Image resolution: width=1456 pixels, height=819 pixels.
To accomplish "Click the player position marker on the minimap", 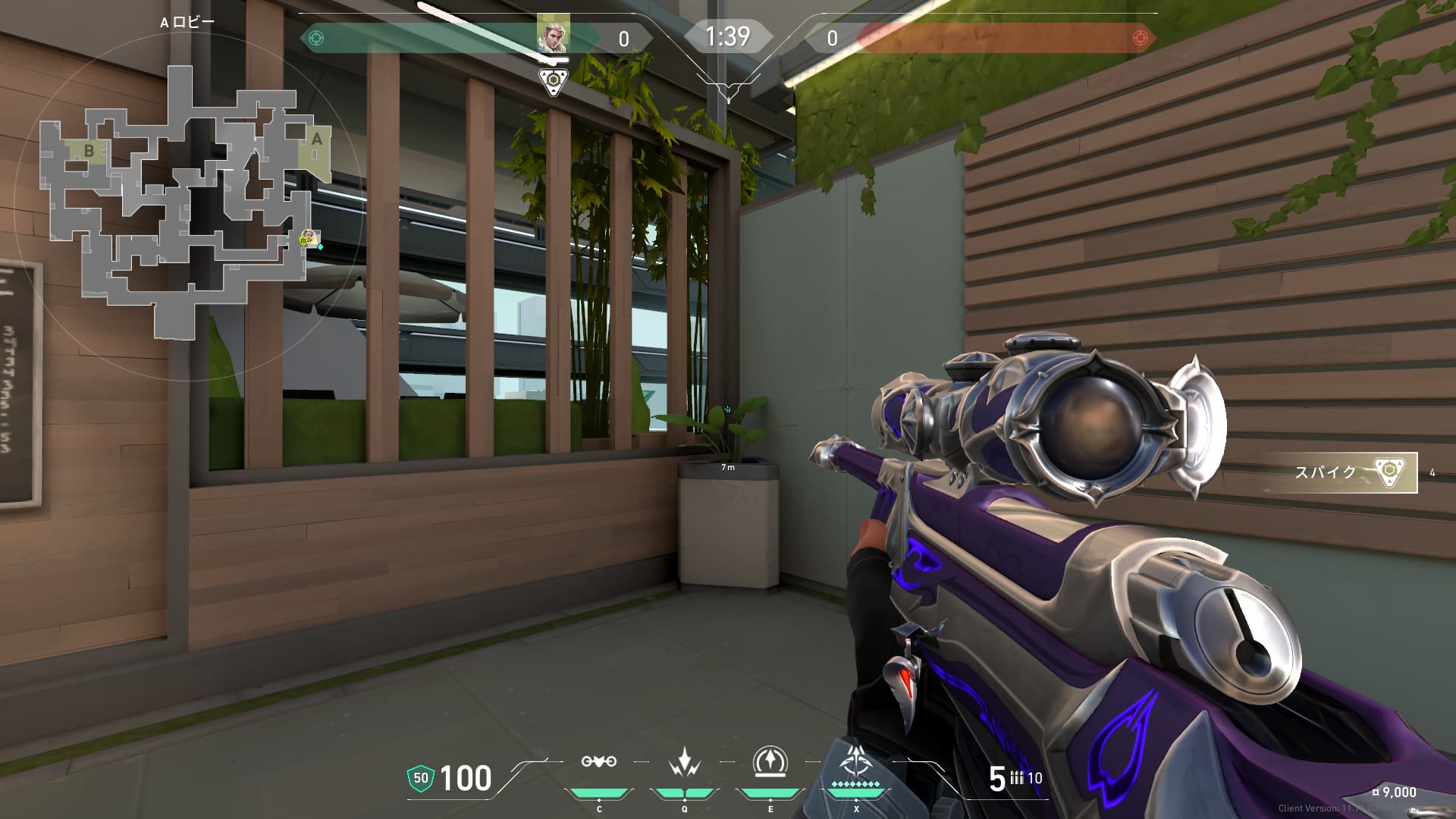I will (x=306, y=239).
